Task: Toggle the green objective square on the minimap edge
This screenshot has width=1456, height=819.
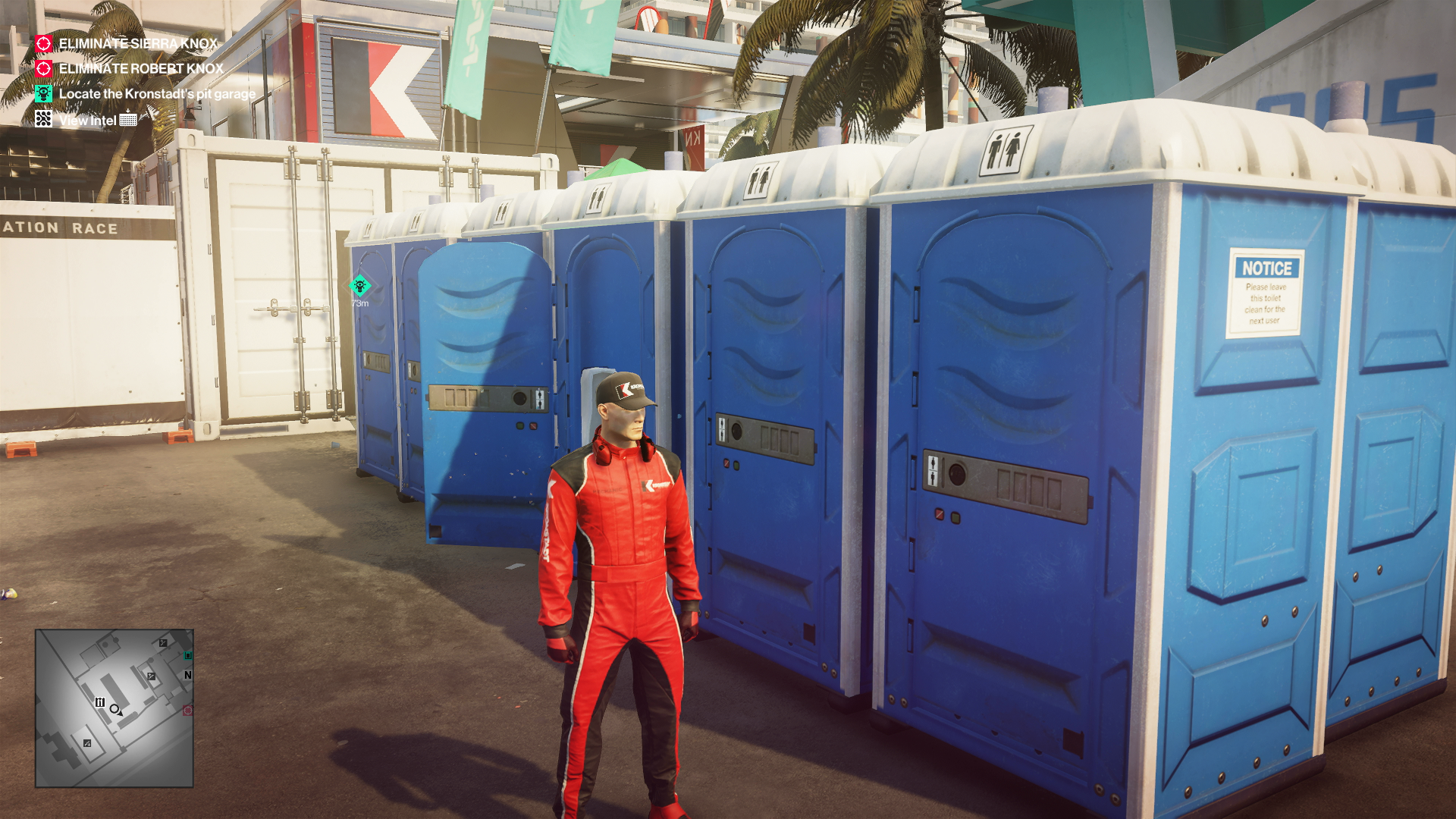Action: point(187,657)
